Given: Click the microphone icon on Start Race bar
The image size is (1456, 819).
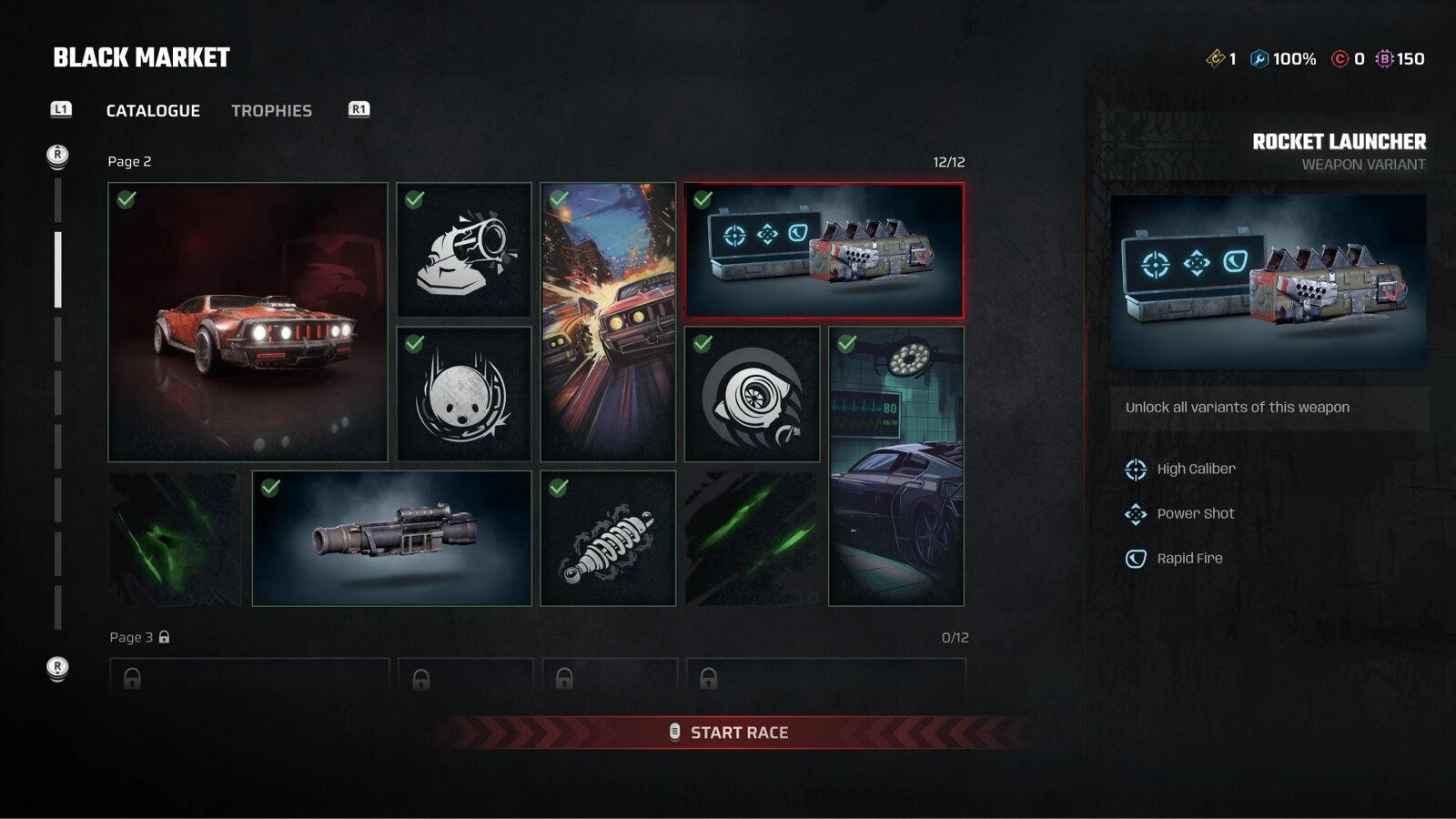Looking at the screenshot, I should [x=675, y=732].
